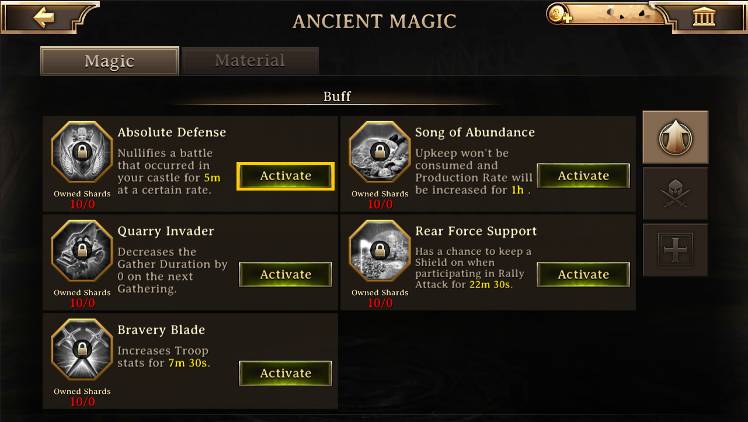Activate the Bravery Blade buff

[286, 373]
